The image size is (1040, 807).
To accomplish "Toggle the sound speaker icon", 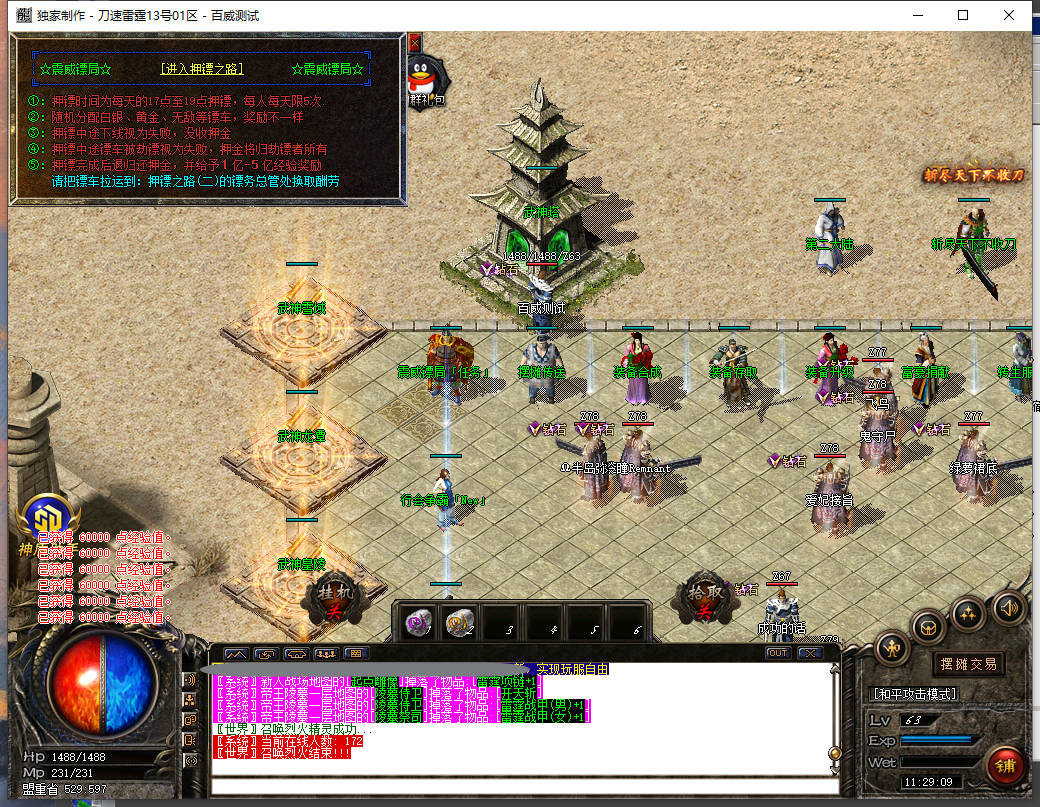I will click(x=1008, y=606).
